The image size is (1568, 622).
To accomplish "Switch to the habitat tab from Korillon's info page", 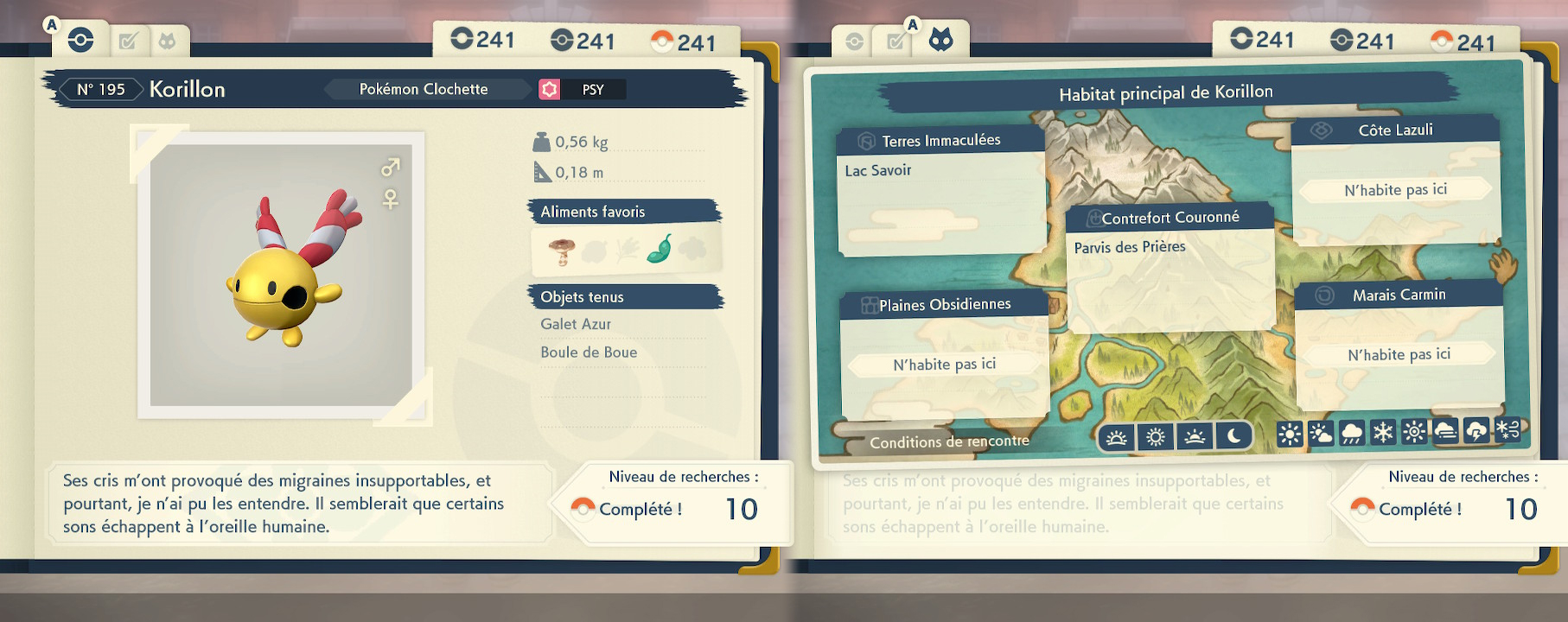I will [167, 41].
